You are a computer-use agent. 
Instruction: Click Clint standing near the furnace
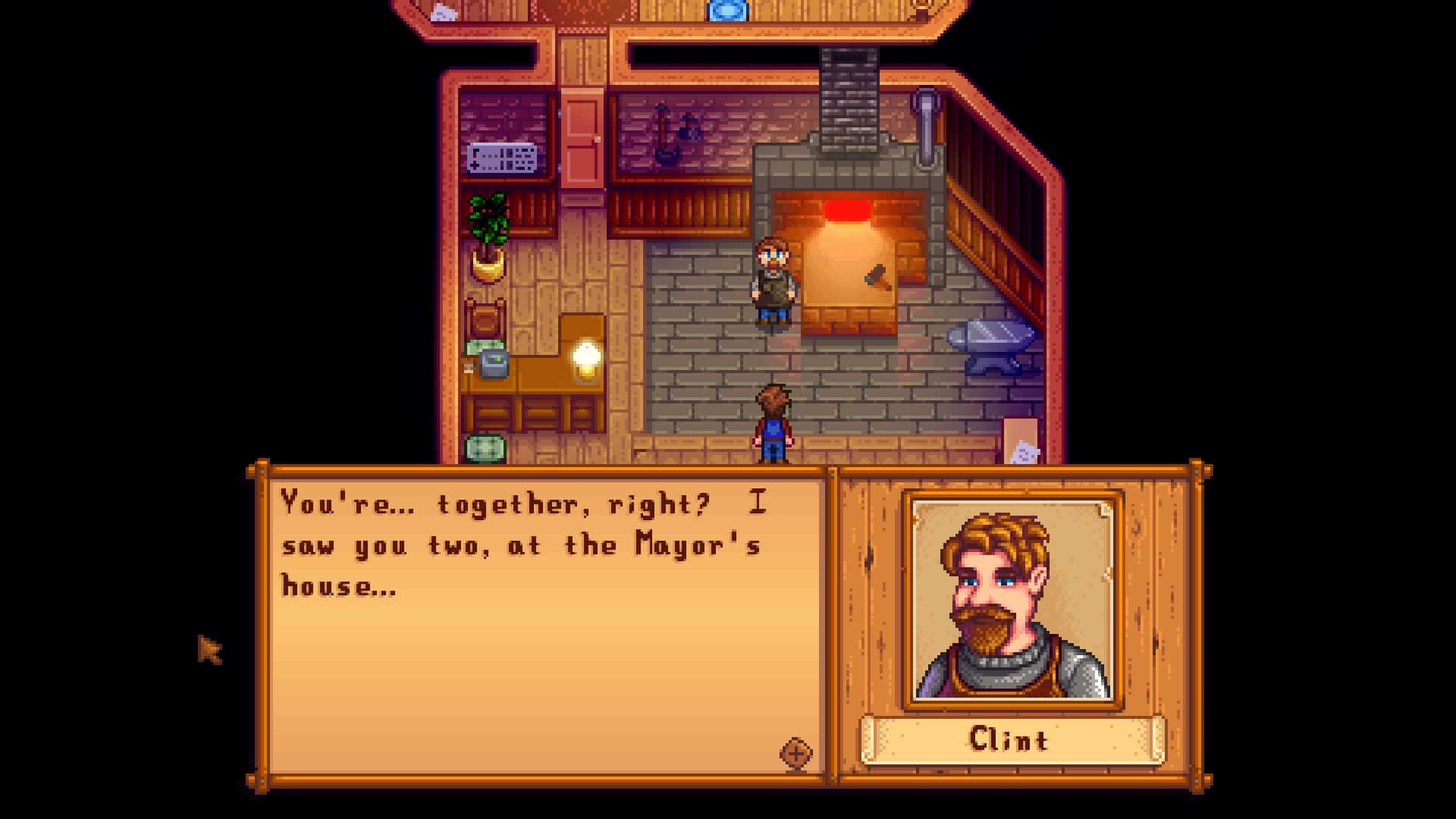772,281
